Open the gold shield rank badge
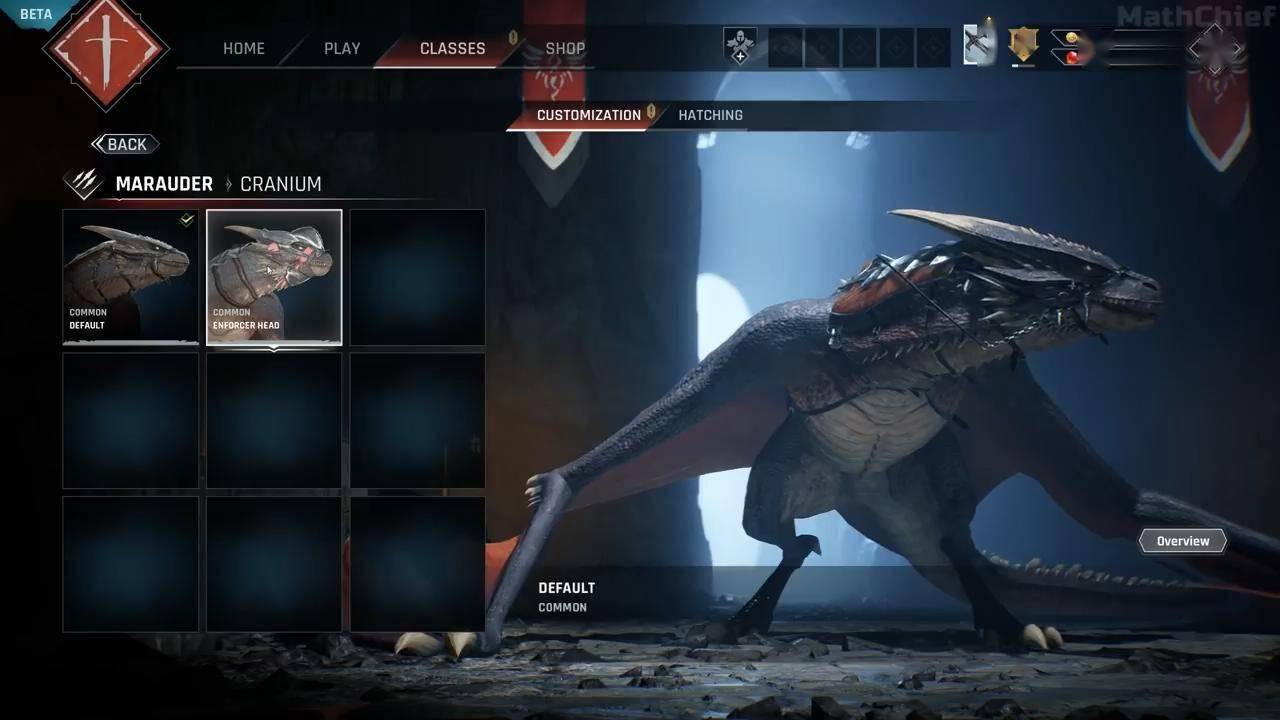Viewport: 1280px width, 720px height. tap(1023, 45)
